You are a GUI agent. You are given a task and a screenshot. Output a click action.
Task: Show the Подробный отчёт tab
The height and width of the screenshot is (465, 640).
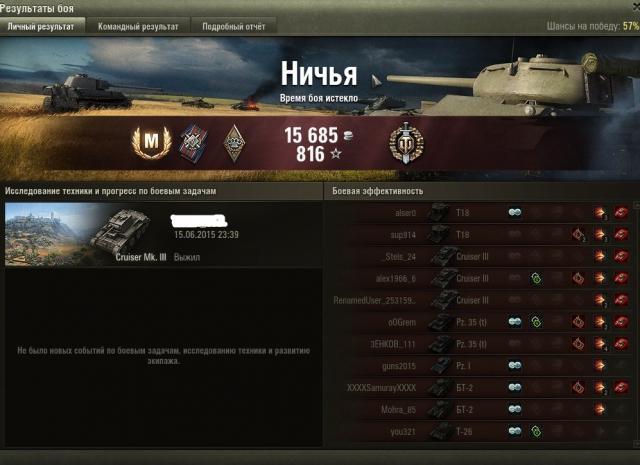[x=233, y=27]
